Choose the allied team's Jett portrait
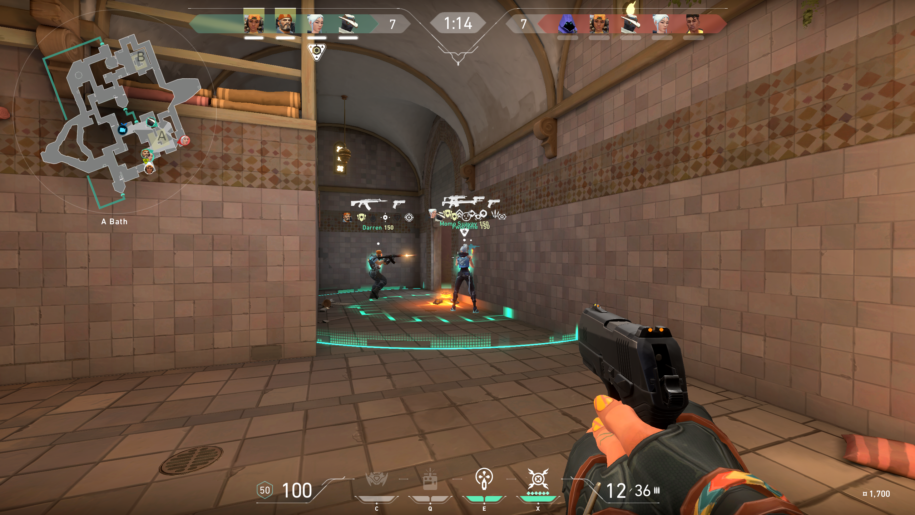 316,22
